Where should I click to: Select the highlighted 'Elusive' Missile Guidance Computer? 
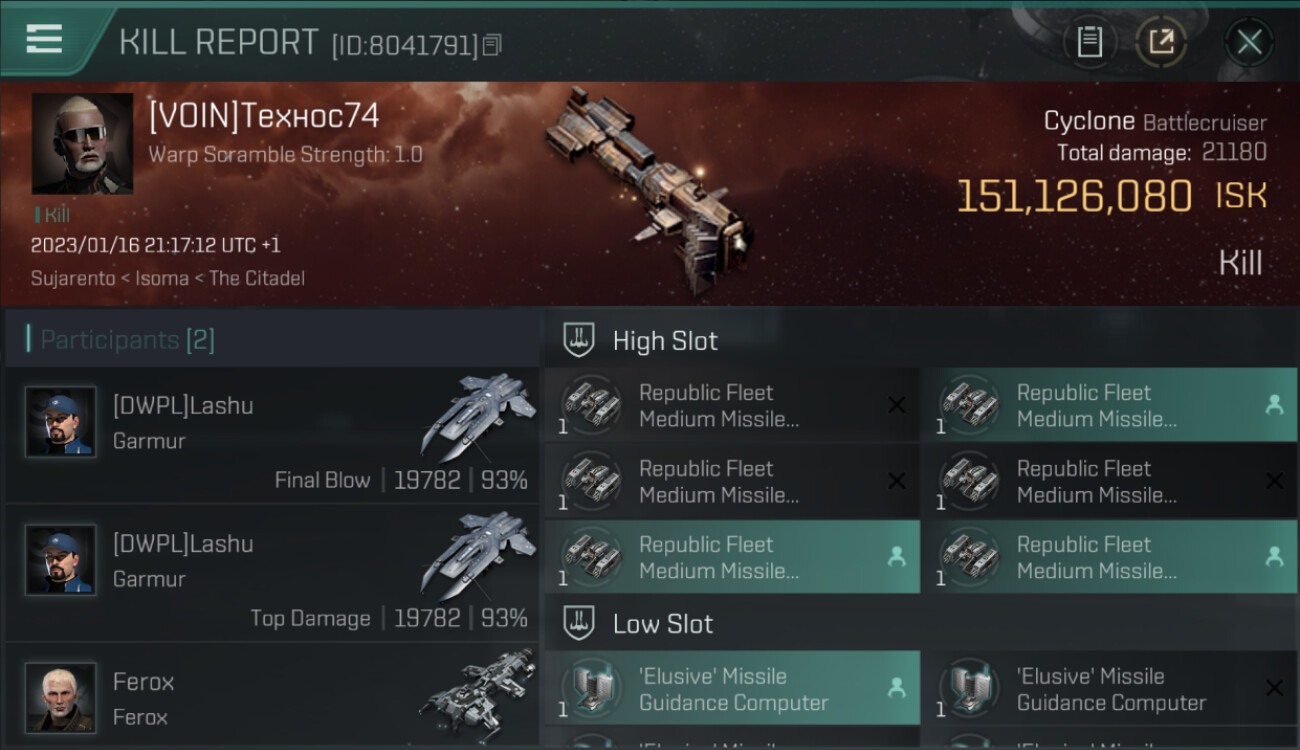[731, 689]
